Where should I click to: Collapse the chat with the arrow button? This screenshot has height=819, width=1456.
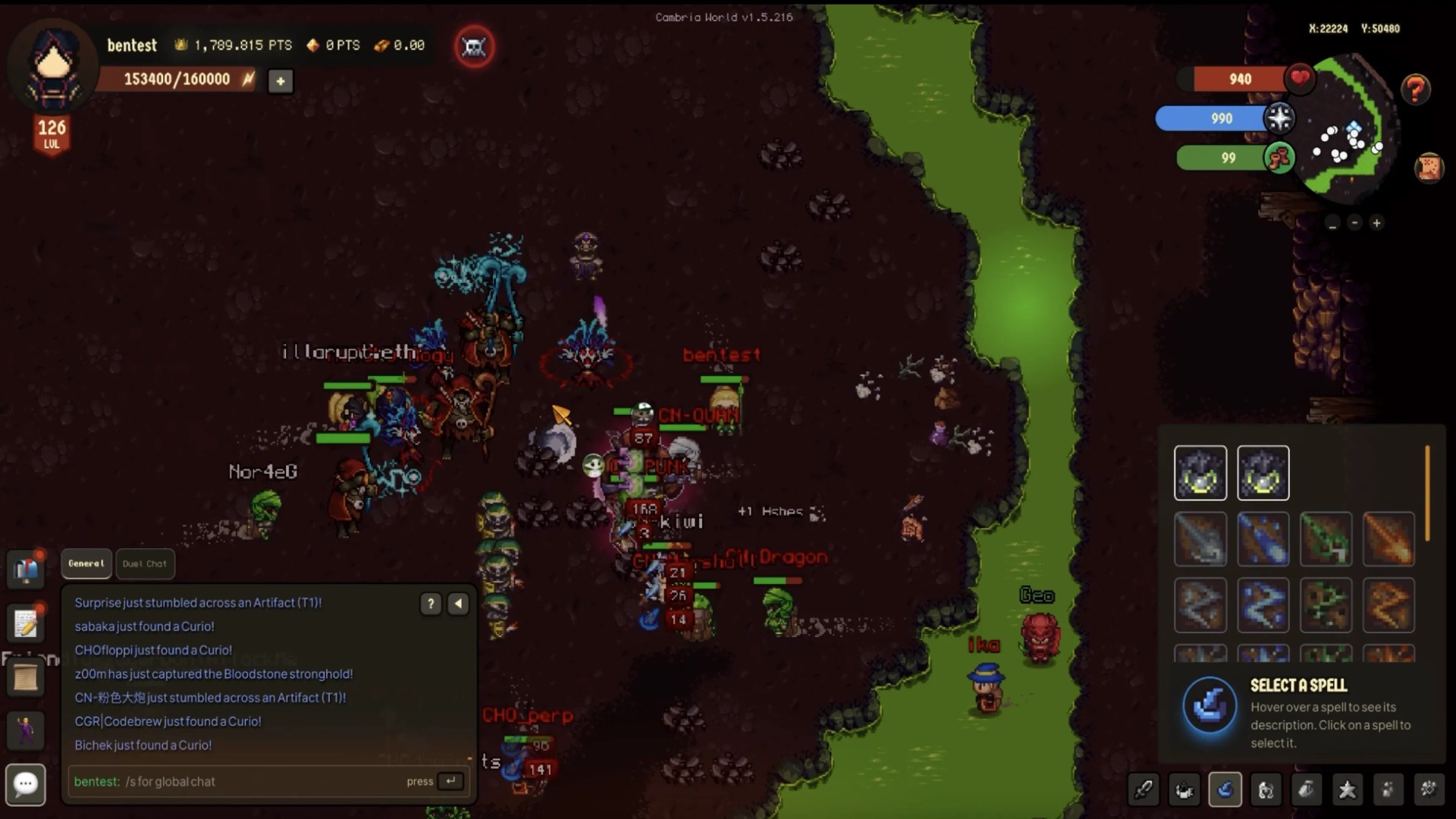[459, 604]
